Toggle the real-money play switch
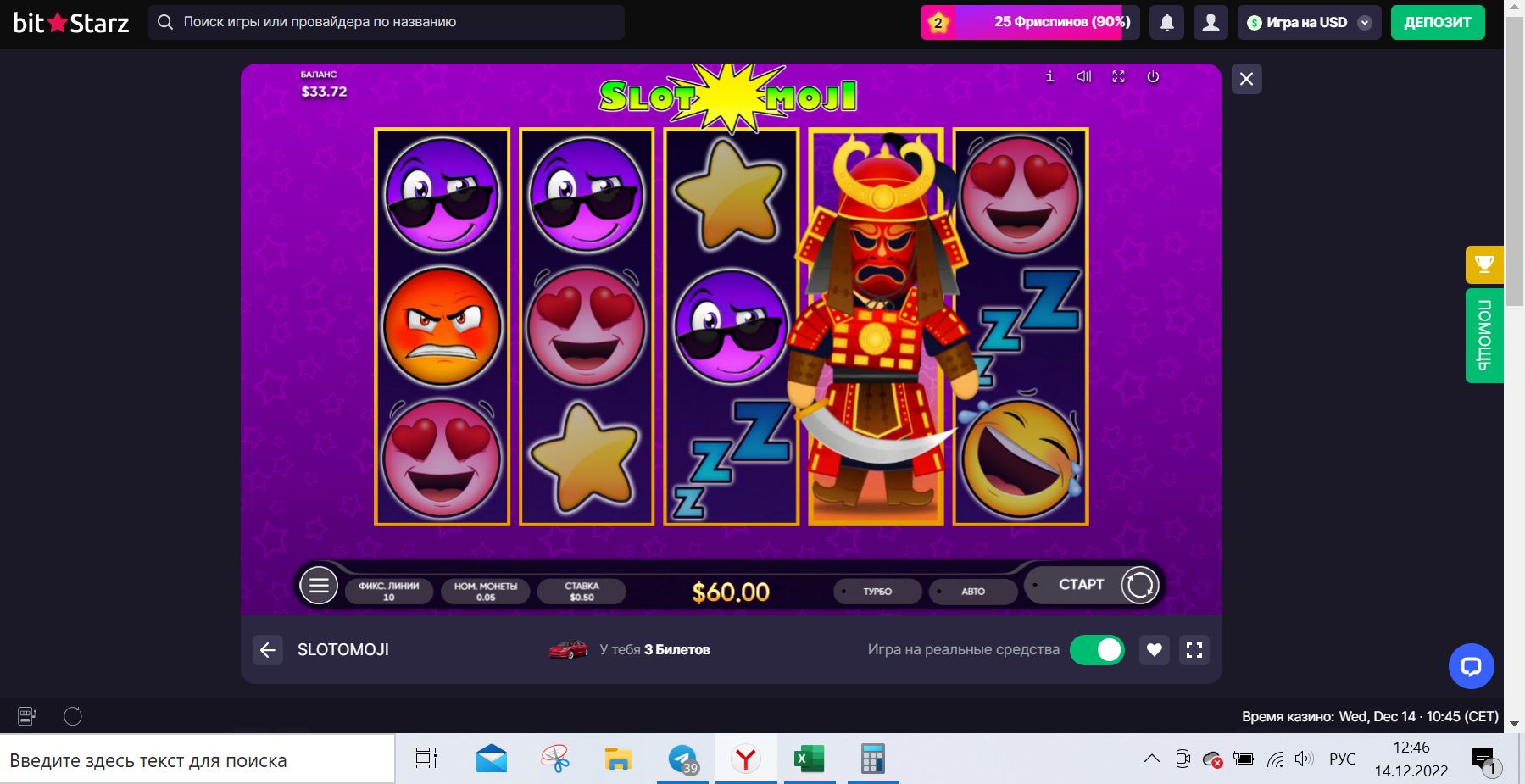This screenshot has width=1525, height=784. pos(1097,650)
